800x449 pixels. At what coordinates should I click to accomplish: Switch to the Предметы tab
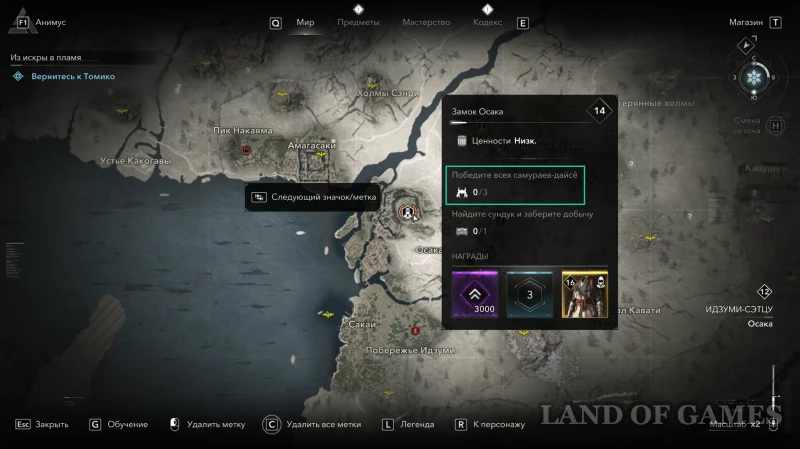pyautogui.click(x=358, y=22)
